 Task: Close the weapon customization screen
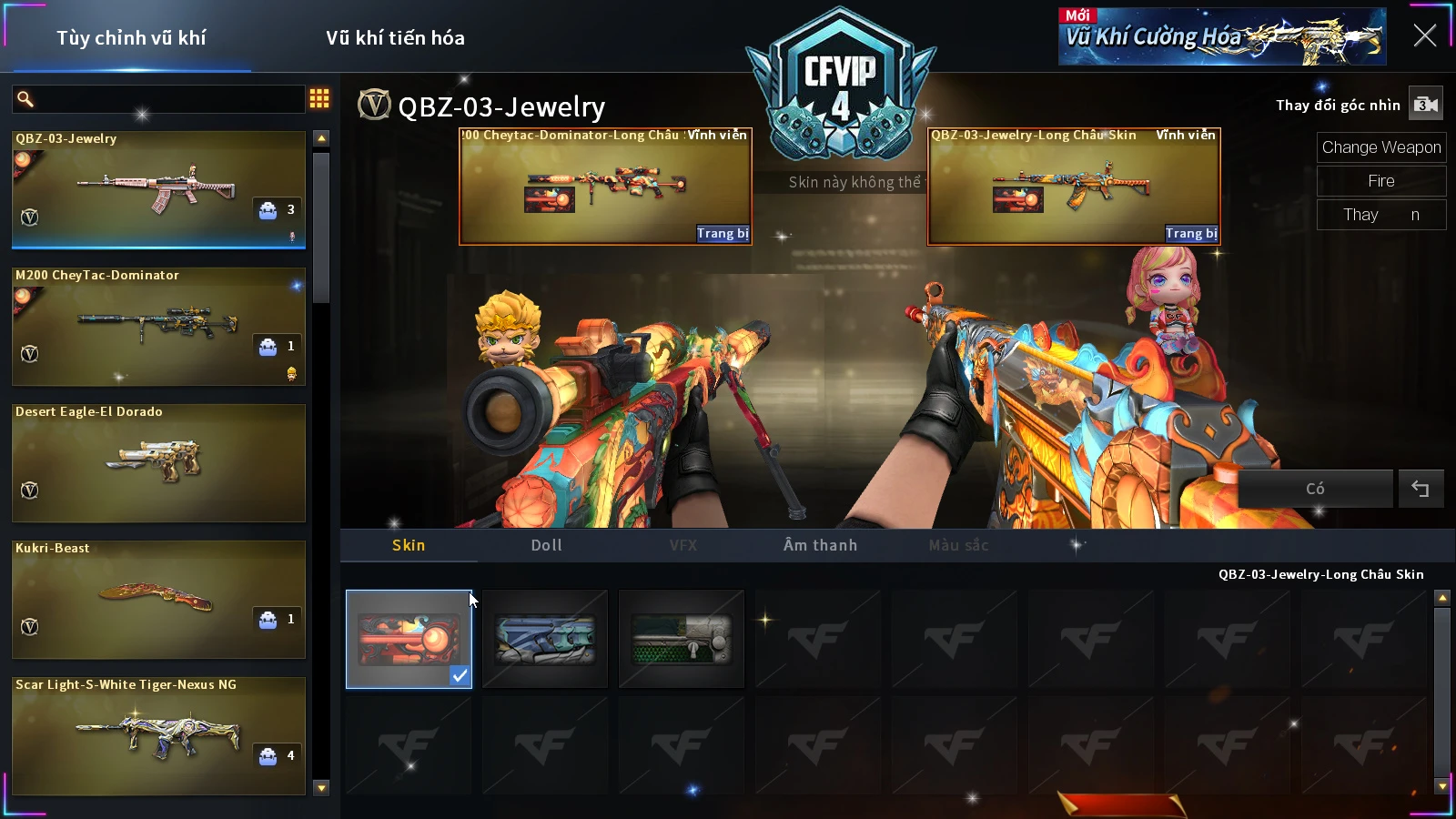point(1424,35)
